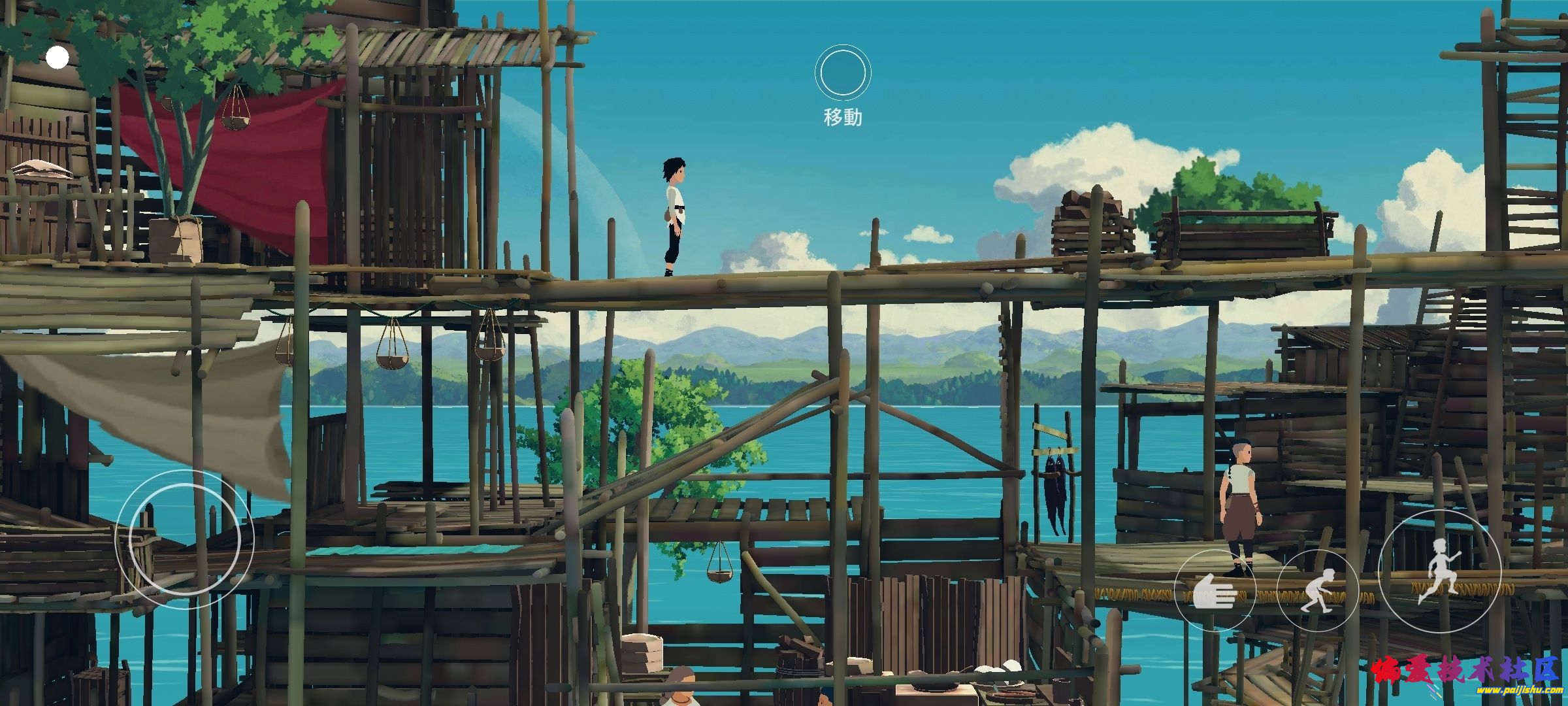This screenshot has width=1568, height=706.
Task: Tap the circle above the 移動 label
Action: (x=843, y=73)
